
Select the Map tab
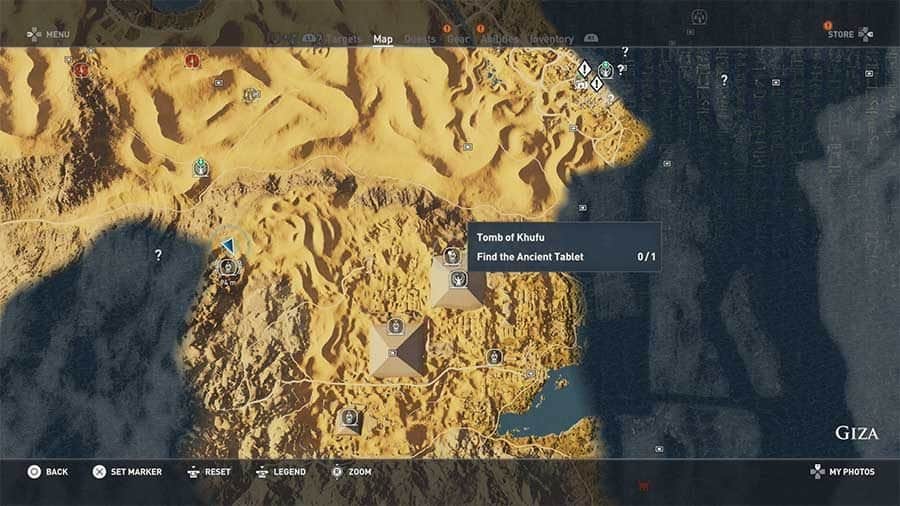click(383, 40)
